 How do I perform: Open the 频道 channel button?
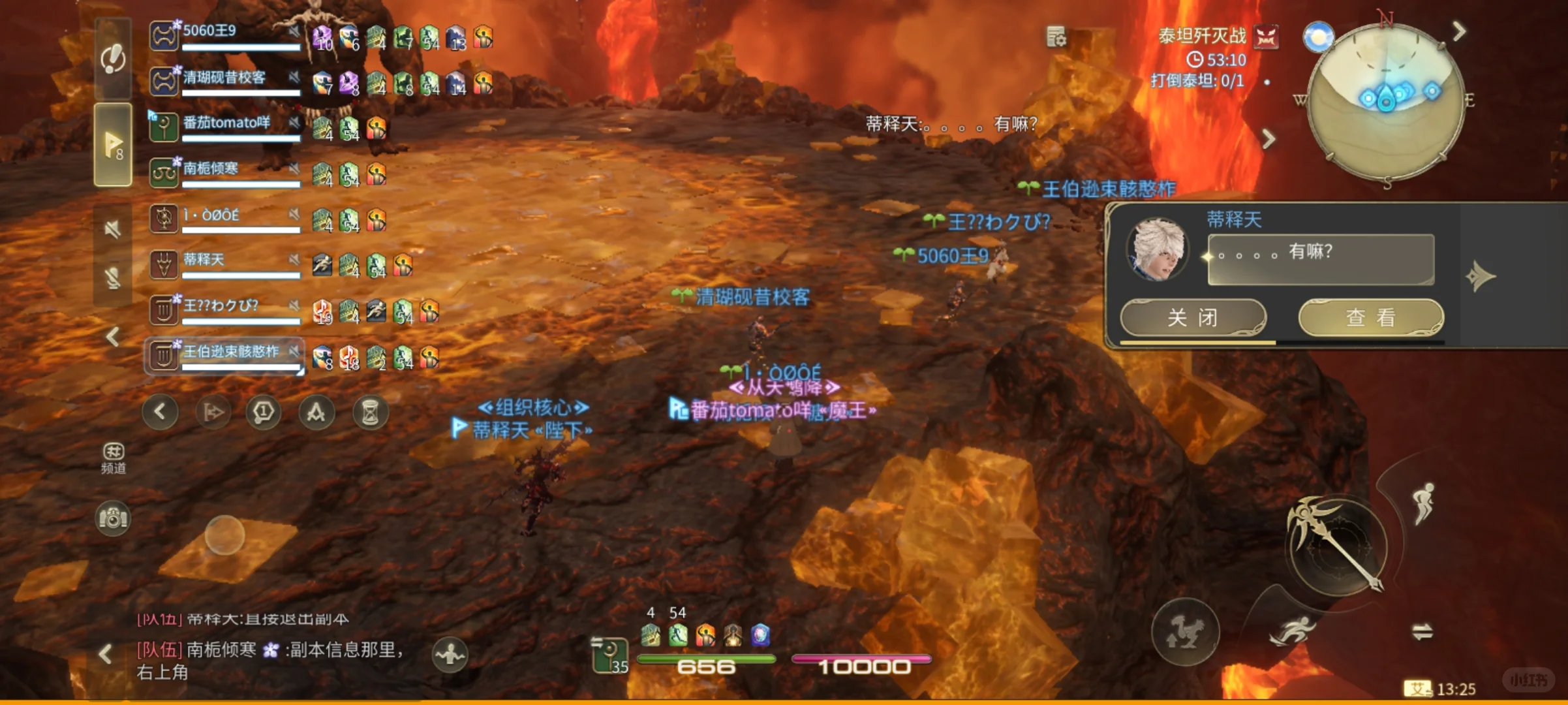click(x=113, y=457)
